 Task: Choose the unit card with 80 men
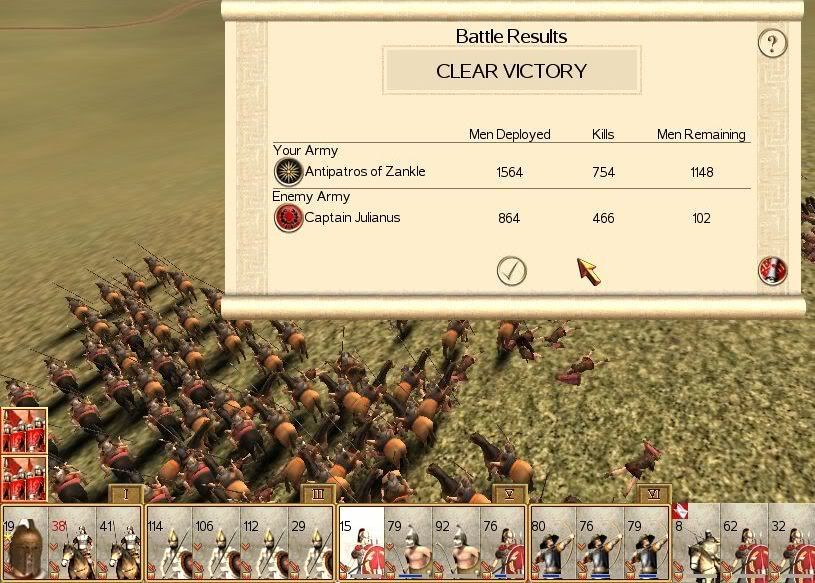tap(553, 544)
